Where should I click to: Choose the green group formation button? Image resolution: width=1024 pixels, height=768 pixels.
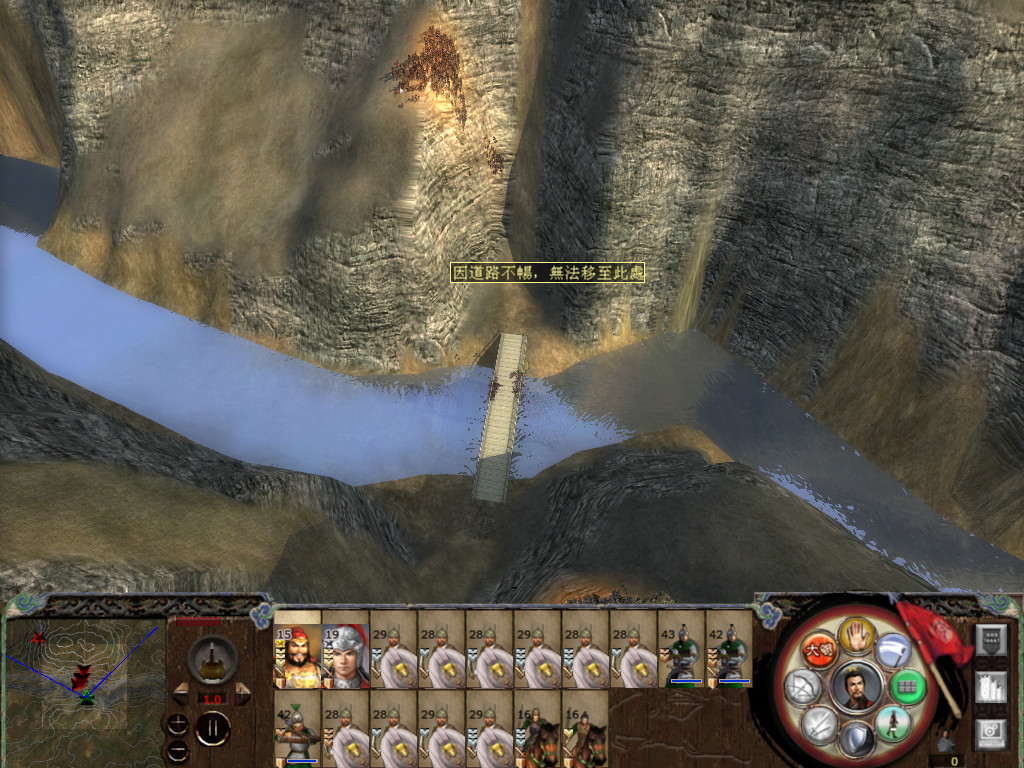[907, 686]
